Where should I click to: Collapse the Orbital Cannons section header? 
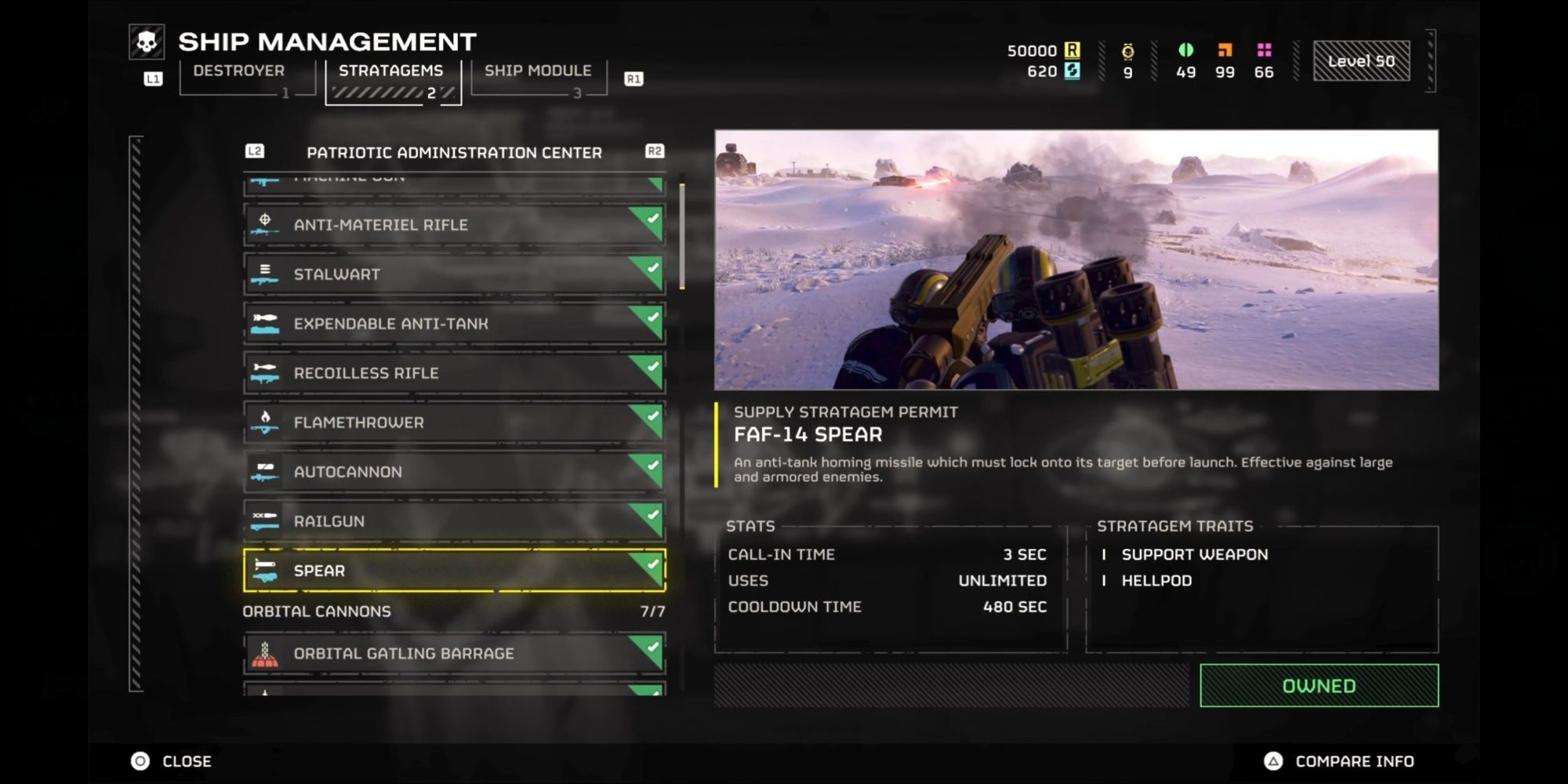tap(318, 611)
